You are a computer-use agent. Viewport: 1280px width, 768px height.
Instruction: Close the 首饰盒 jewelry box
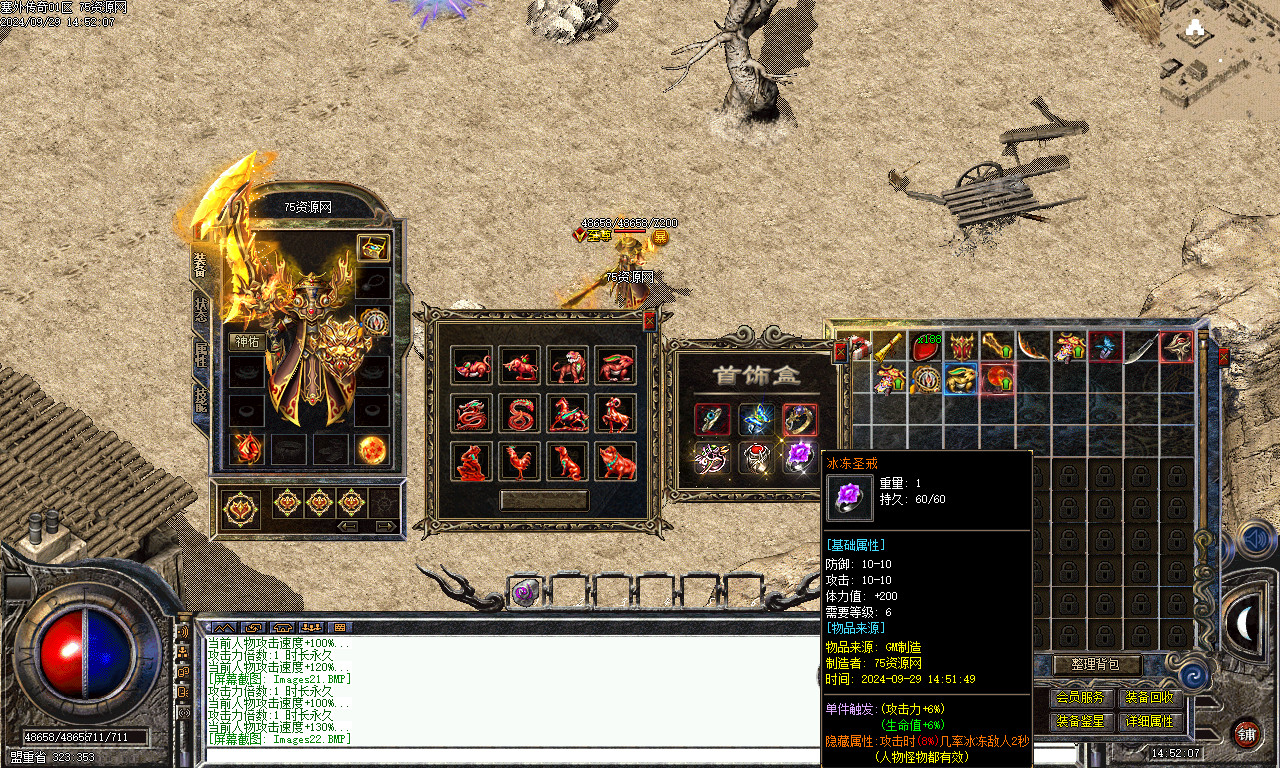tap(840, 350)
